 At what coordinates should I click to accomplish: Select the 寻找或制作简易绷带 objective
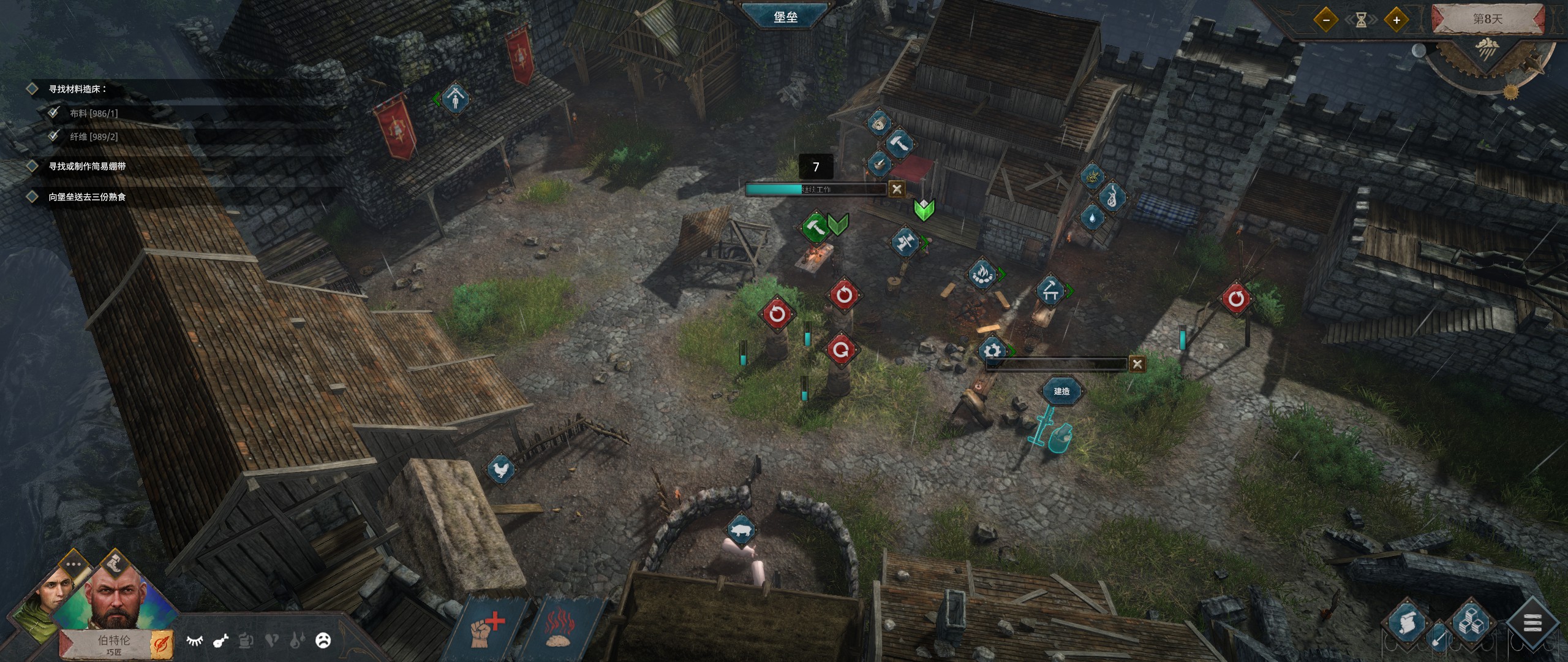click(87, 166)
